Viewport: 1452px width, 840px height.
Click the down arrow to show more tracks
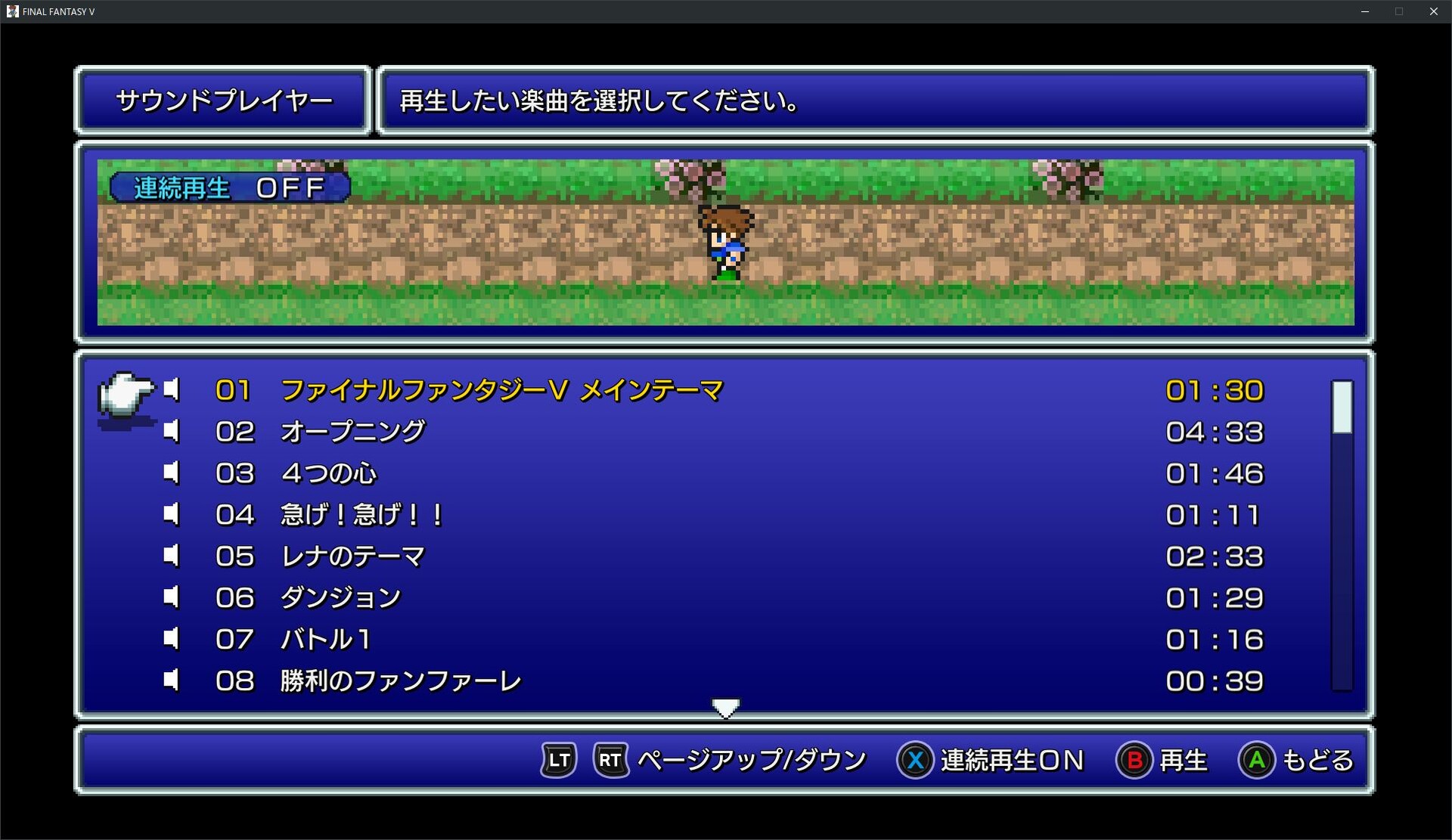725,706
